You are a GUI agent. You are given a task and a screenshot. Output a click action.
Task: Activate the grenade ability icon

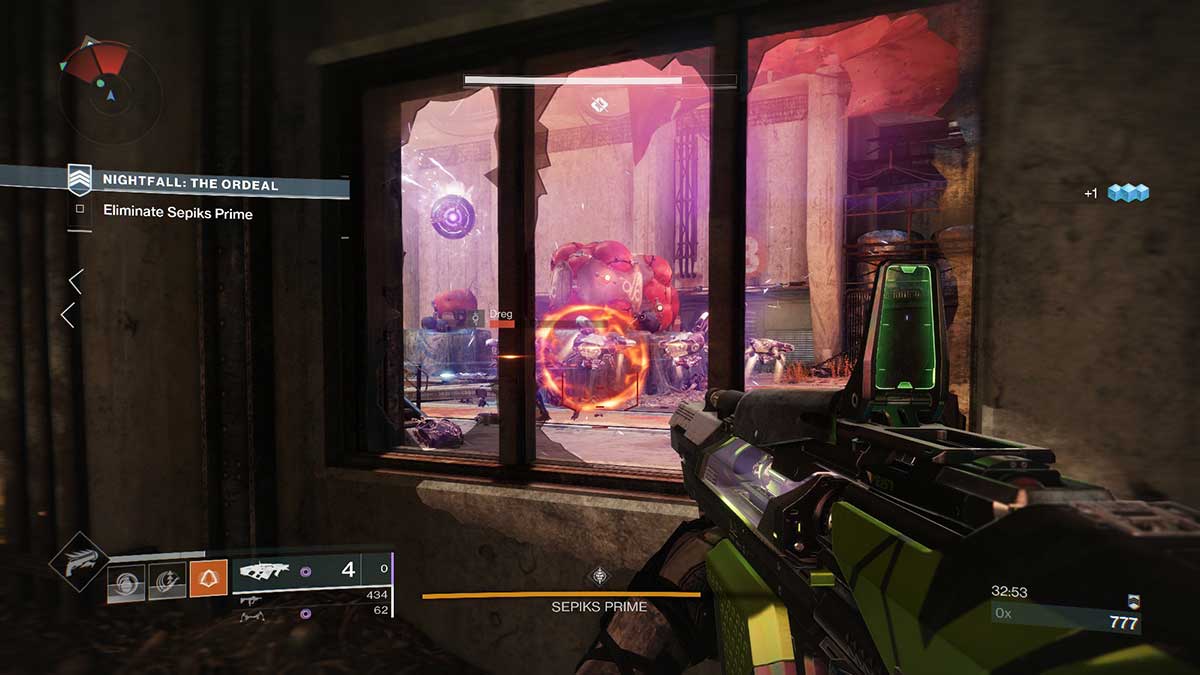[x=127, y=580]
